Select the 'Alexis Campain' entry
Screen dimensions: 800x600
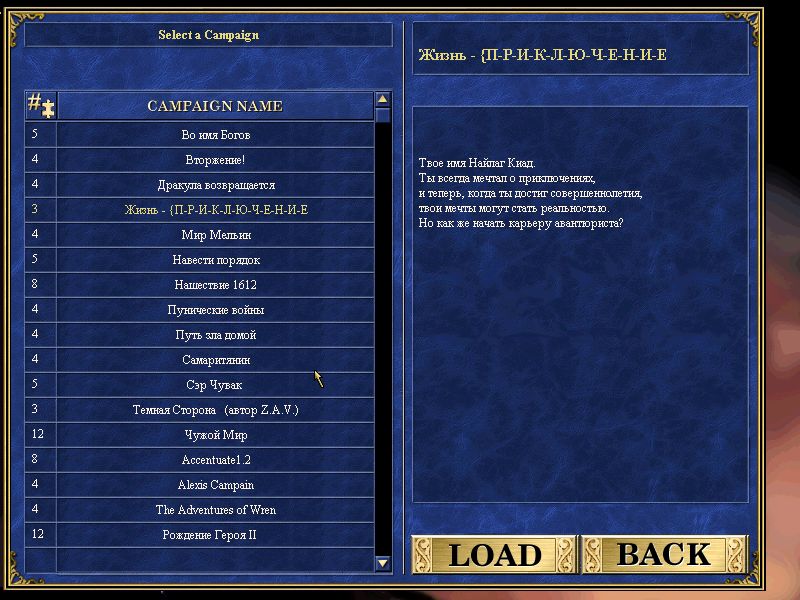(x=215, y=485)
